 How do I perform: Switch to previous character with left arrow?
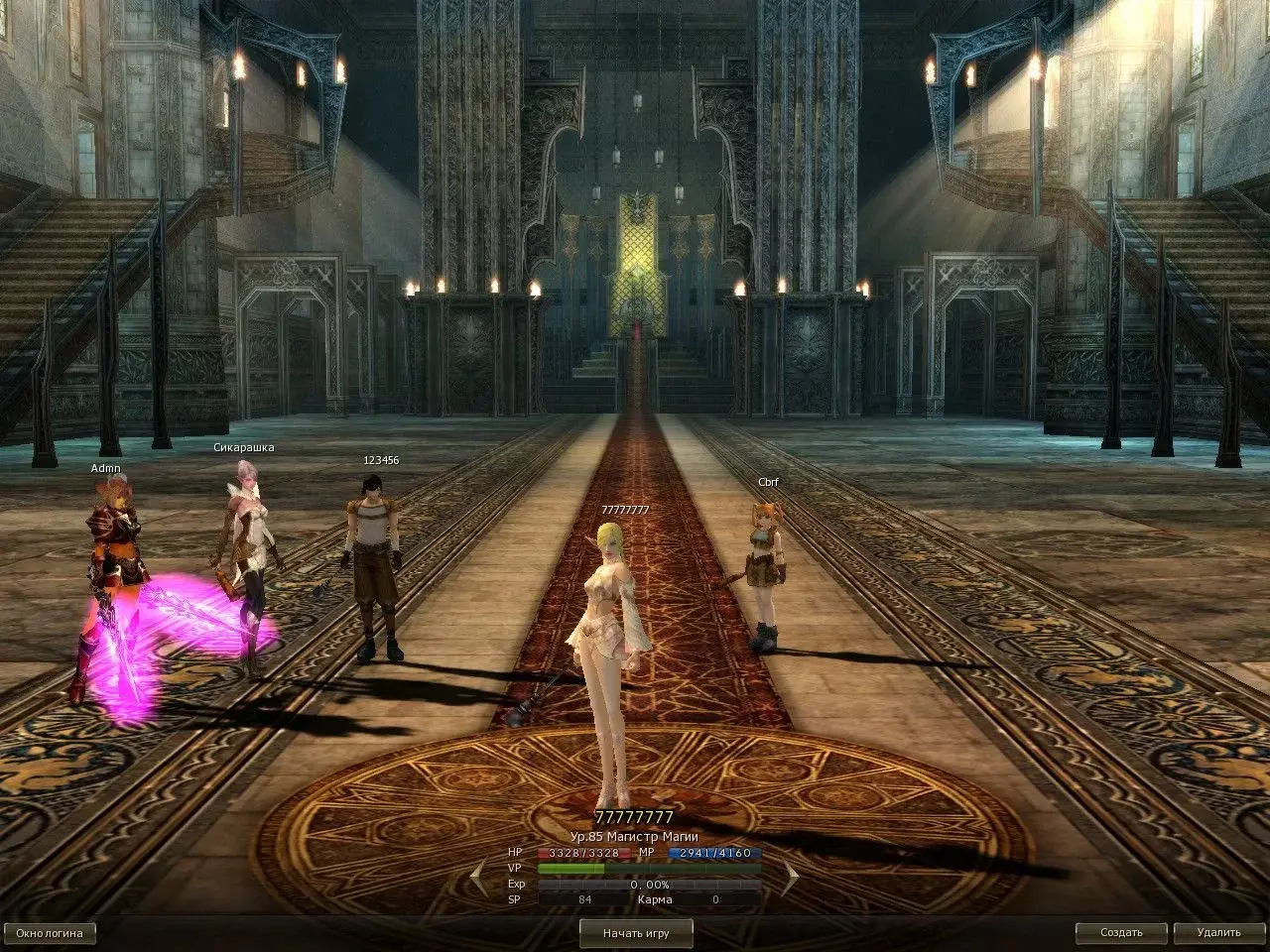point(479,876)
